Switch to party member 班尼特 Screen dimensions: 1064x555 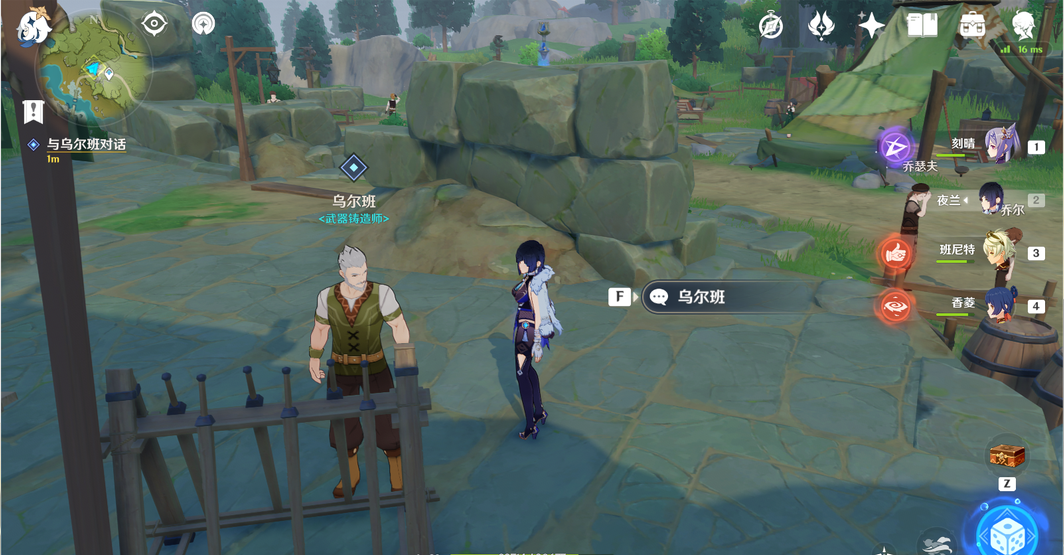click(x=998, y=250)
